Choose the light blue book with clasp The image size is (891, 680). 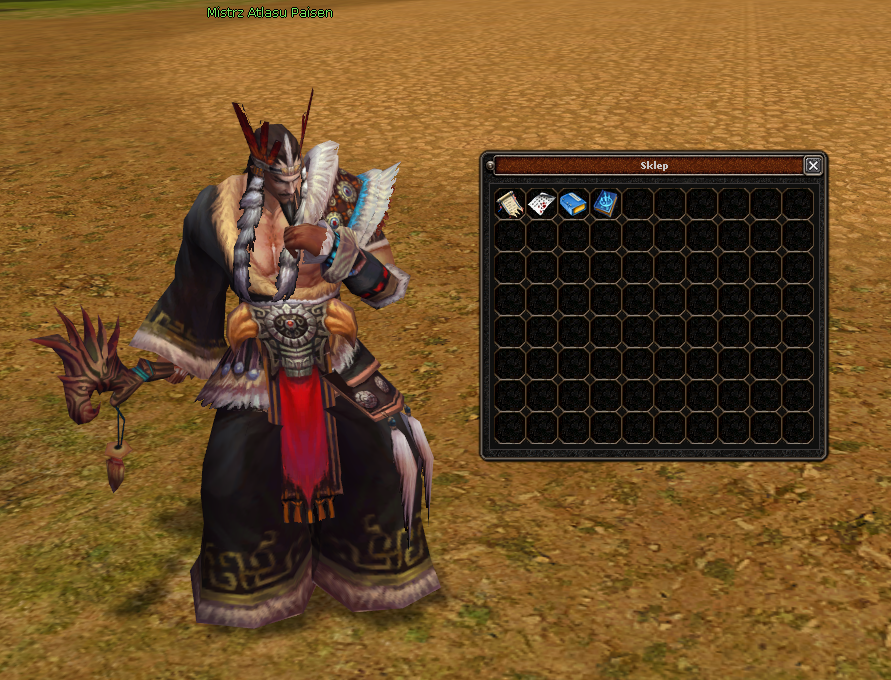[573, 204]
